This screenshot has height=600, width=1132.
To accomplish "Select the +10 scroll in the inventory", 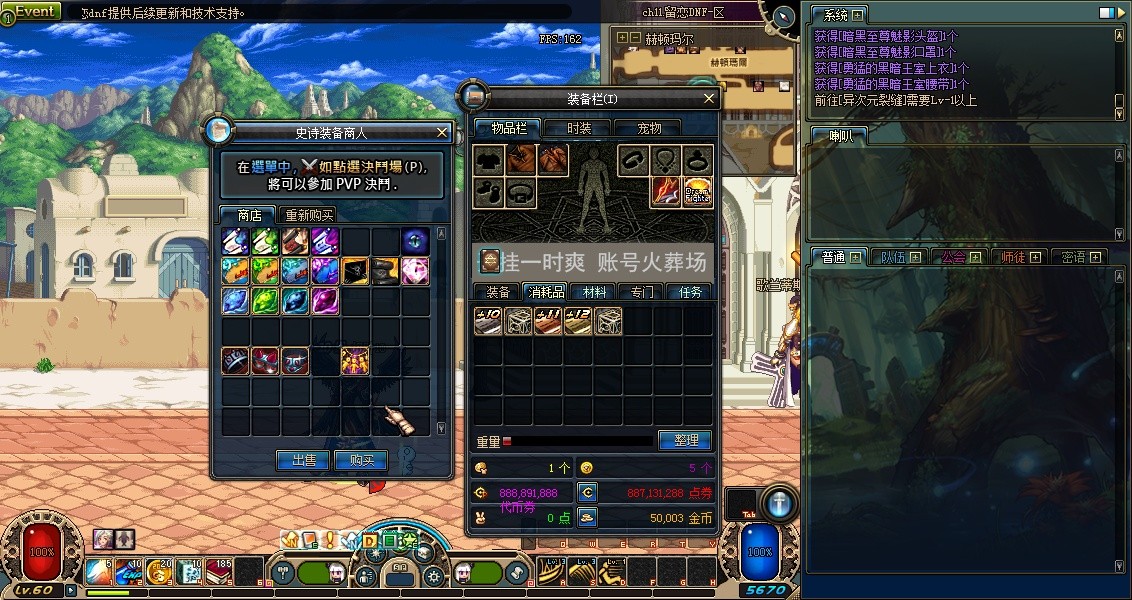I will tap(488, 320).
